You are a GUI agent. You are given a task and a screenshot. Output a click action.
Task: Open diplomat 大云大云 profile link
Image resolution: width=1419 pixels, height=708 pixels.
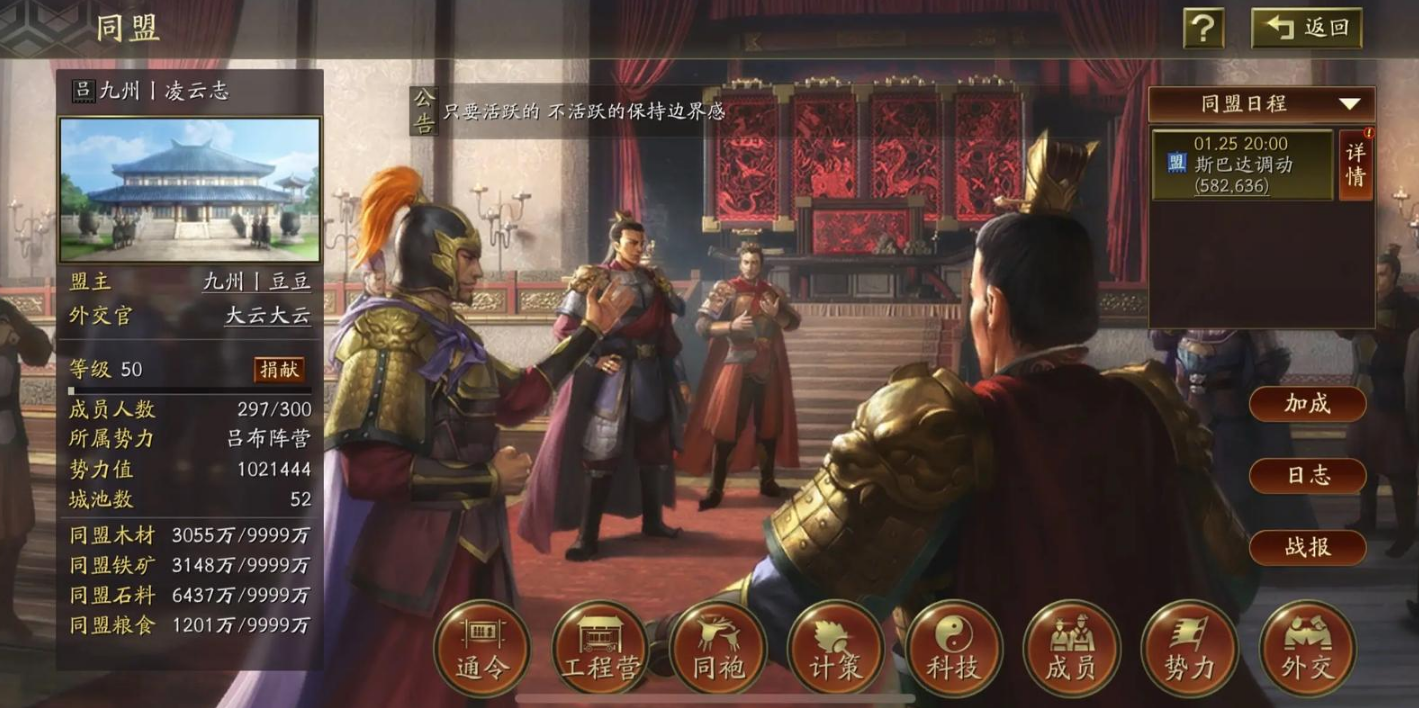coord(267,316)
